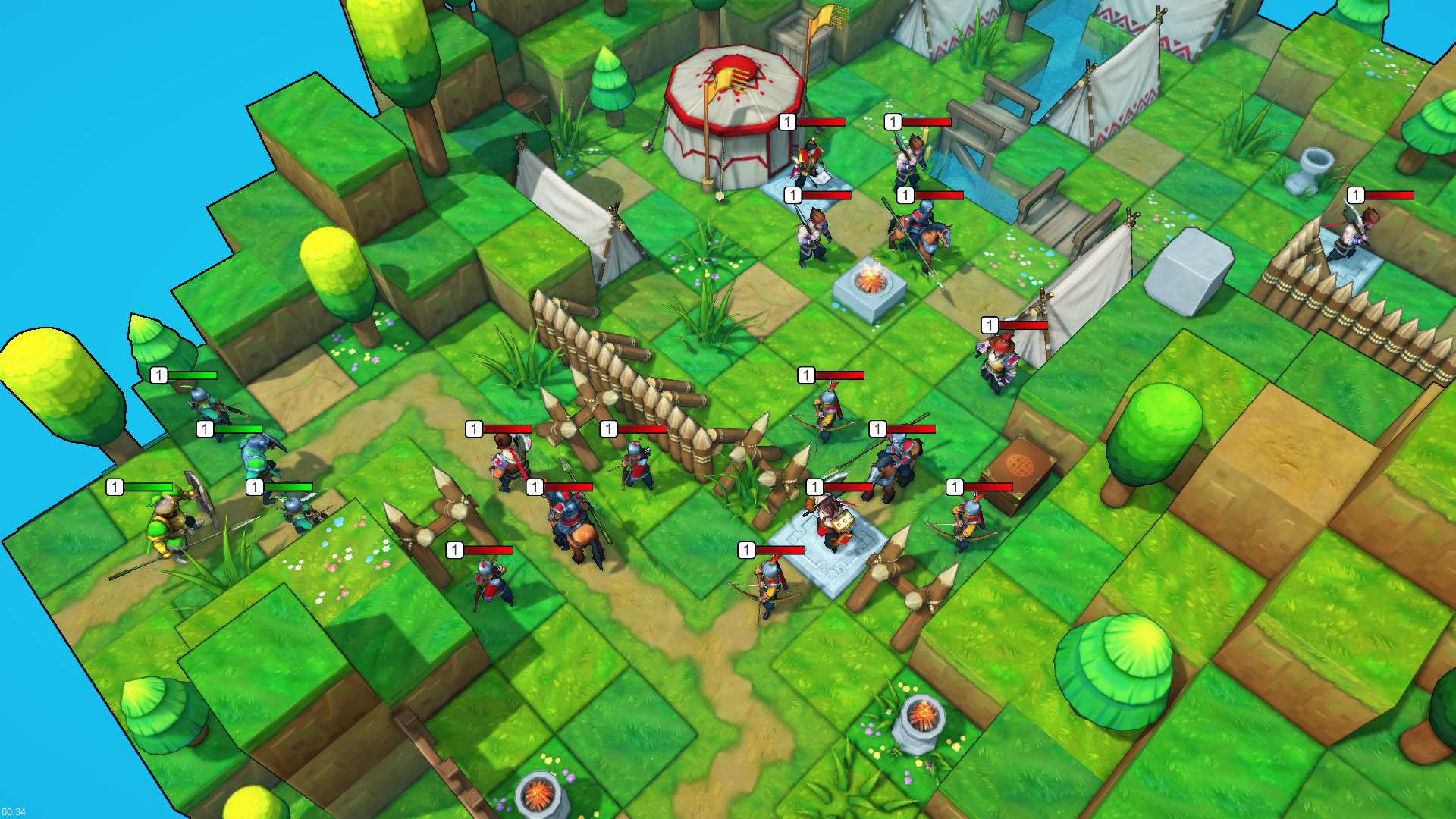
Task: Click the white-and-red striped yurt tent
Action: point(732,110)
